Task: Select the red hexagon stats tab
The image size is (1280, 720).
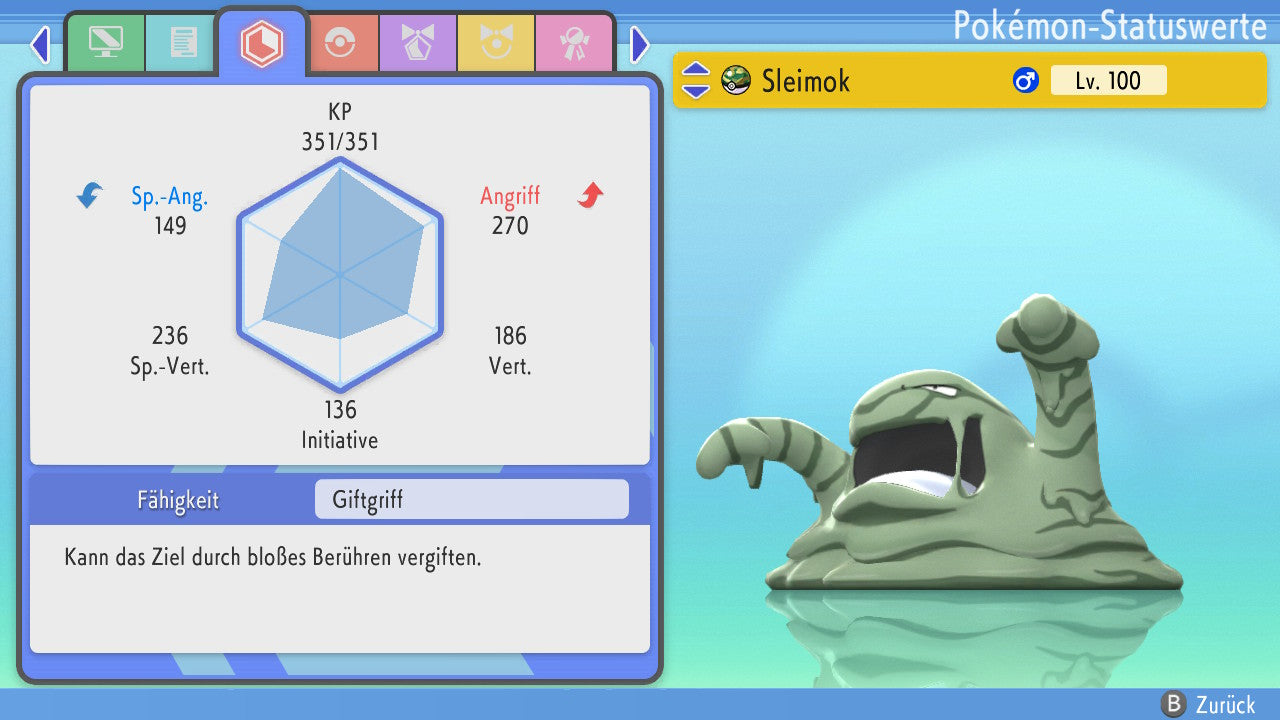Action: click(x=262, y=43)
